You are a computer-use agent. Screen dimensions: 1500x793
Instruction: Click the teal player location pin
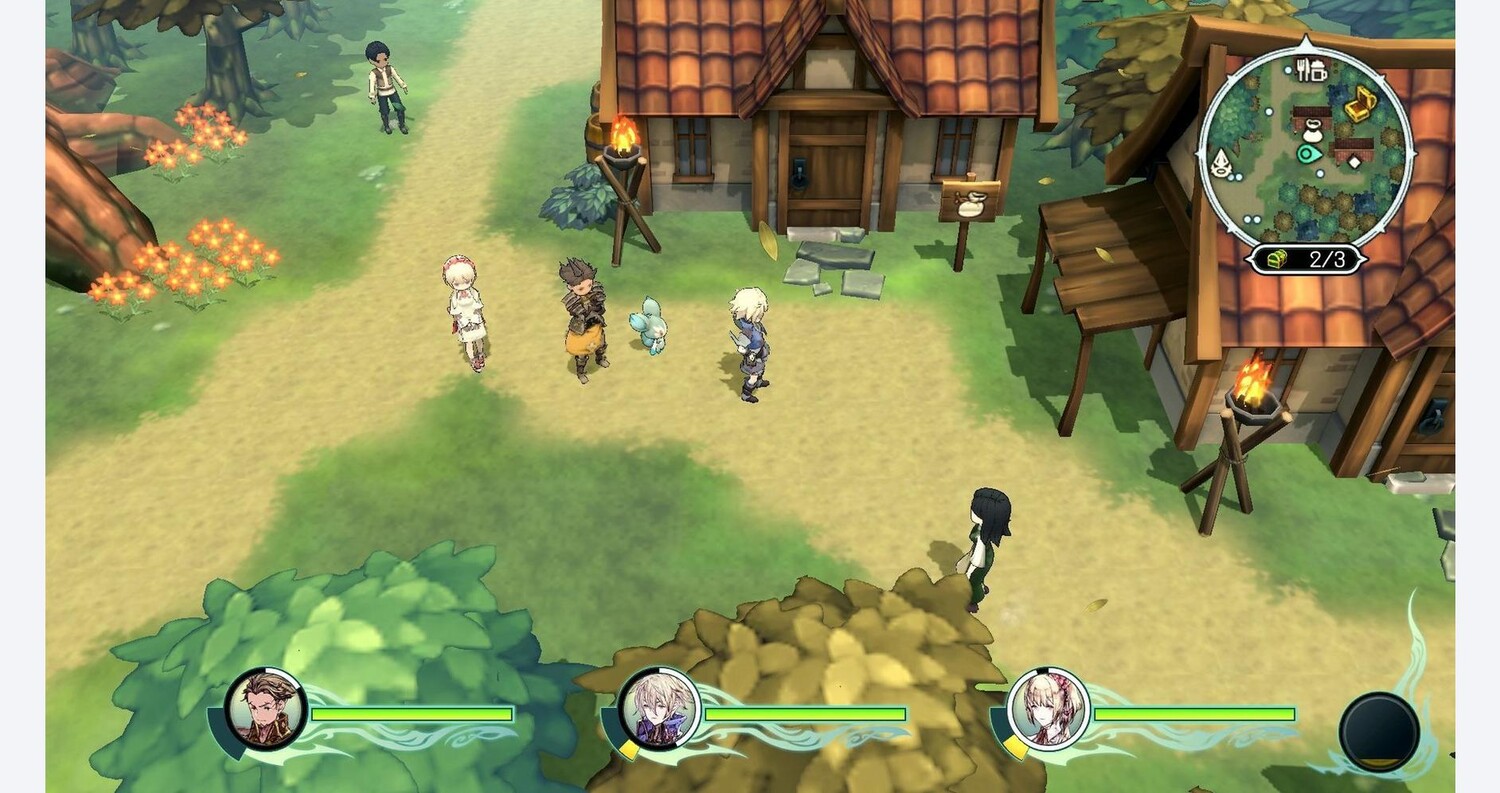tap(1308, 154)
